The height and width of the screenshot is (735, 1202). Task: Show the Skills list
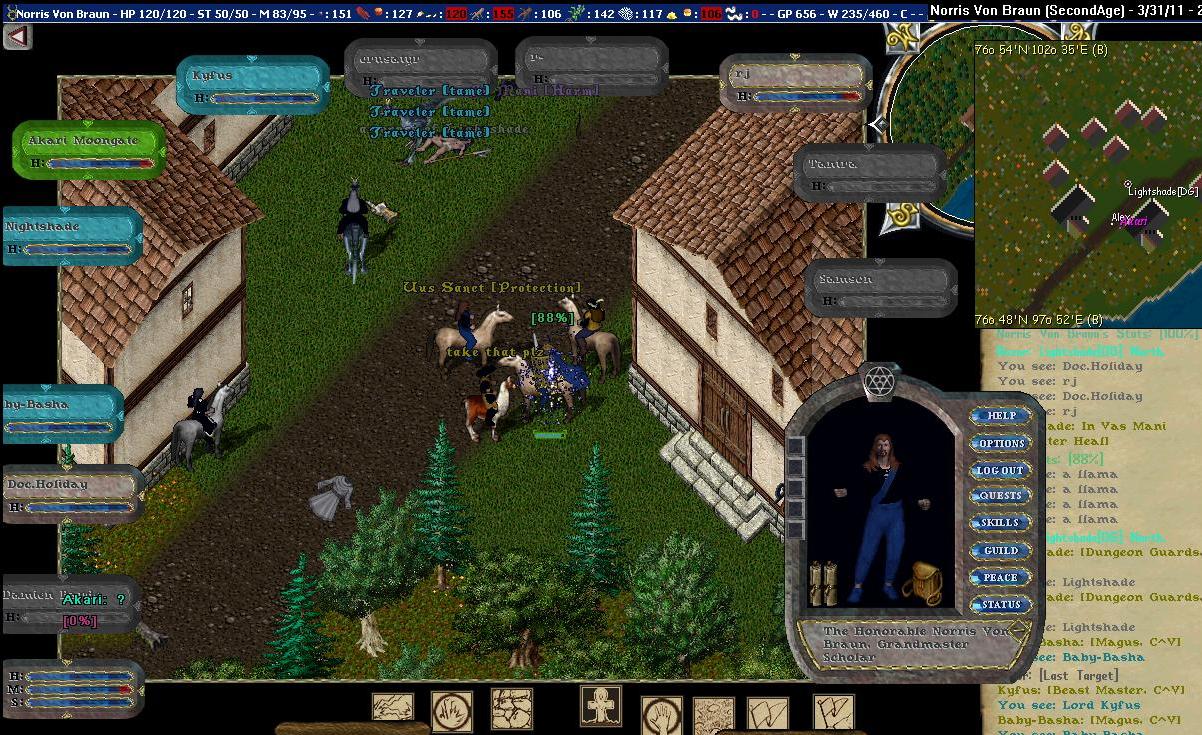pos(1000,523)
